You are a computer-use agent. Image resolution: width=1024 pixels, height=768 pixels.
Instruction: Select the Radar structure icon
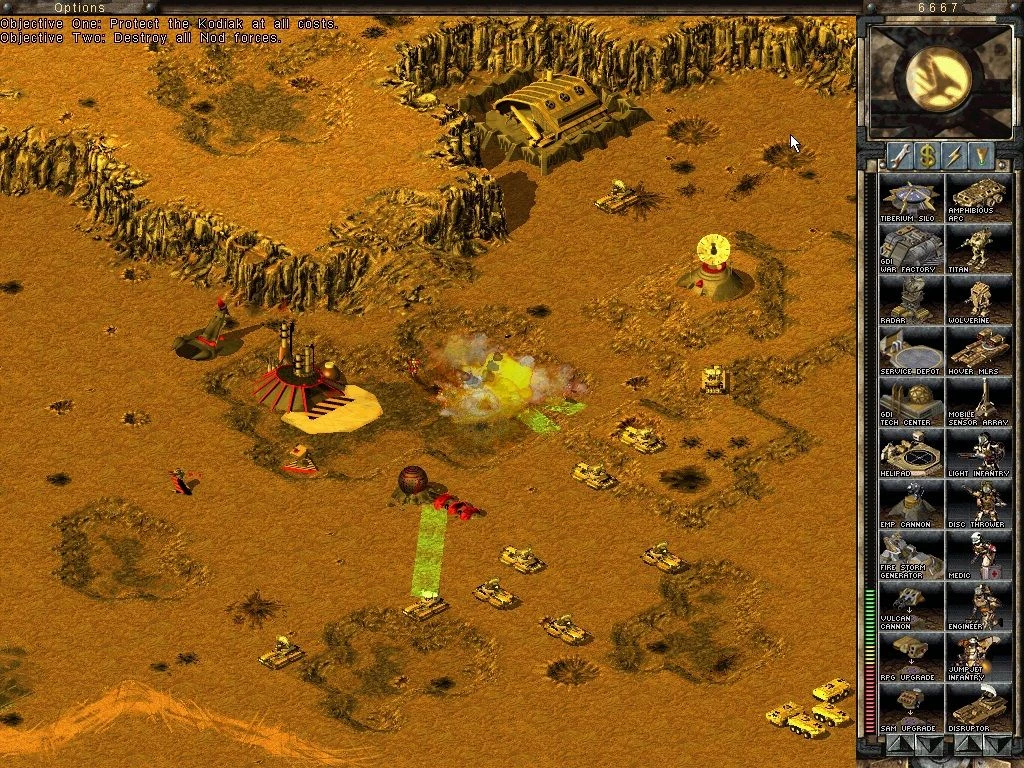[x=910, y=300]
